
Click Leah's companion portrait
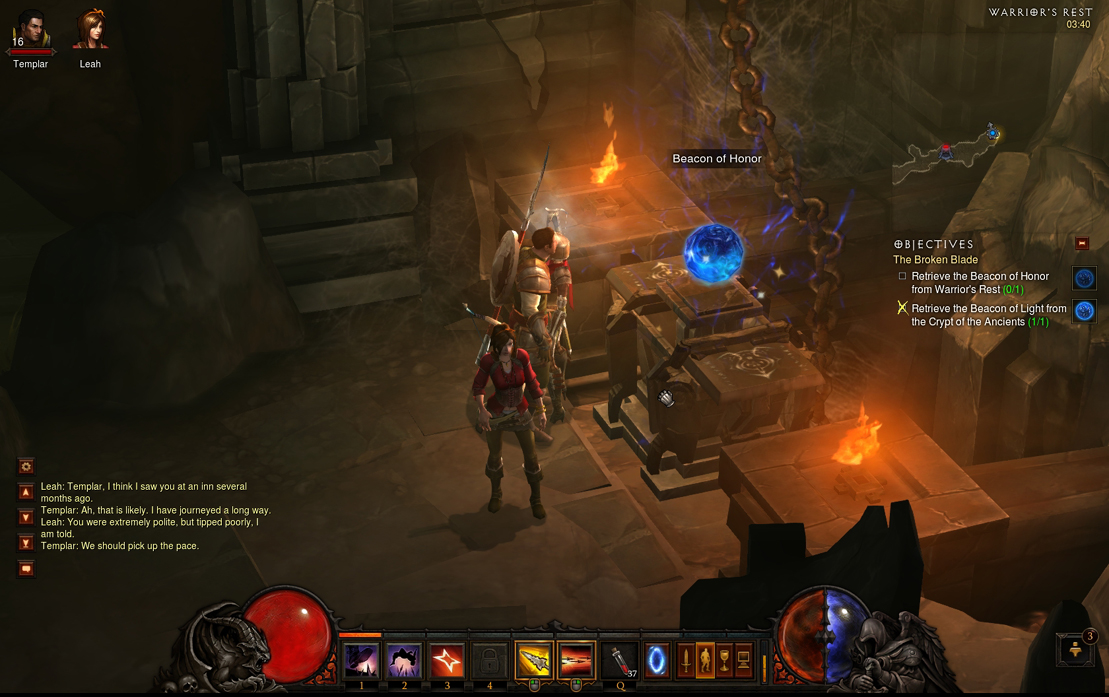click(90, 30)
